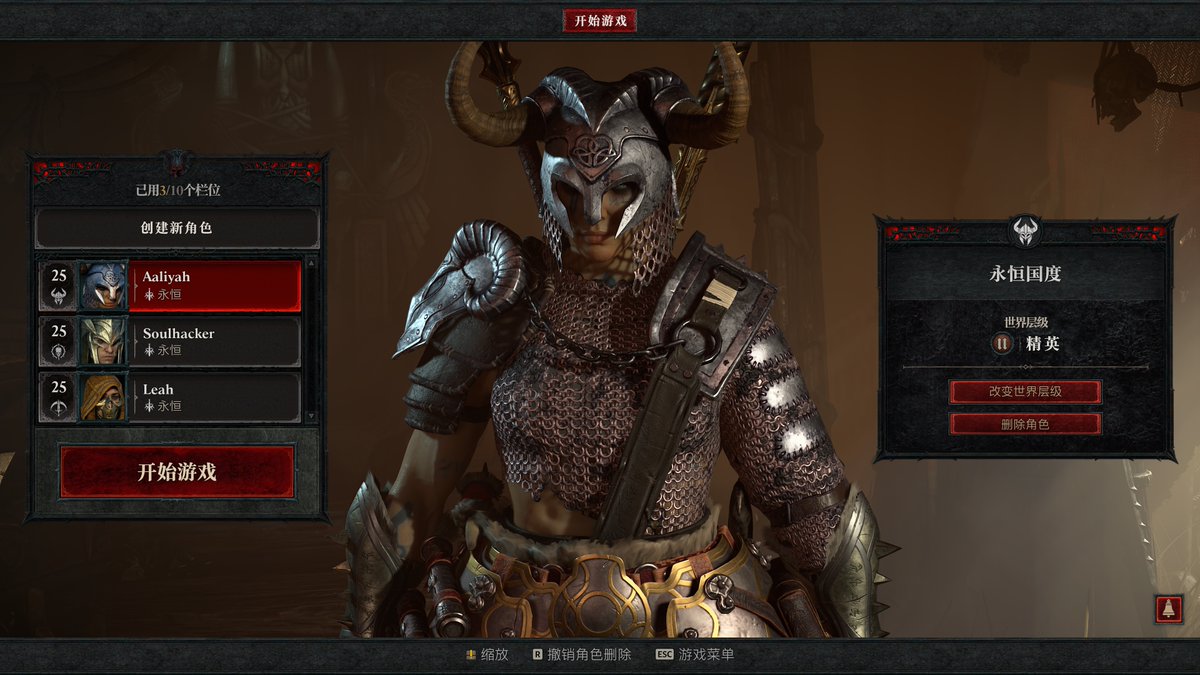
Task: Click Leah's hooded portrait thumbnail
Action: 104,398
